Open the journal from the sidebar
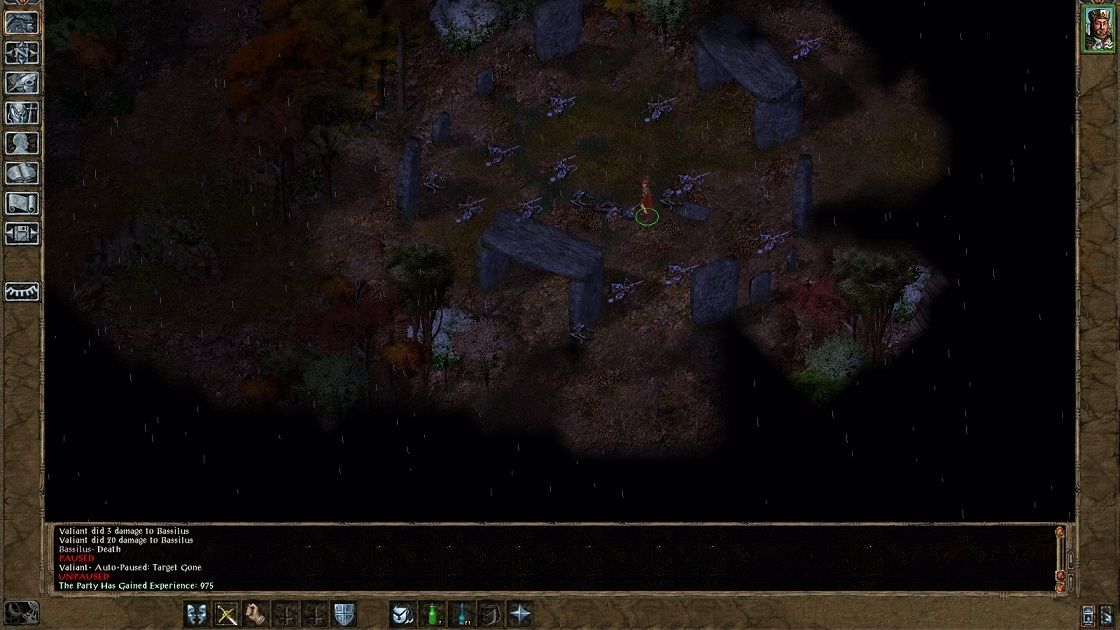The height and width of the screenshot is (630, 1120). pyautogui.click(x=22, y=82)
